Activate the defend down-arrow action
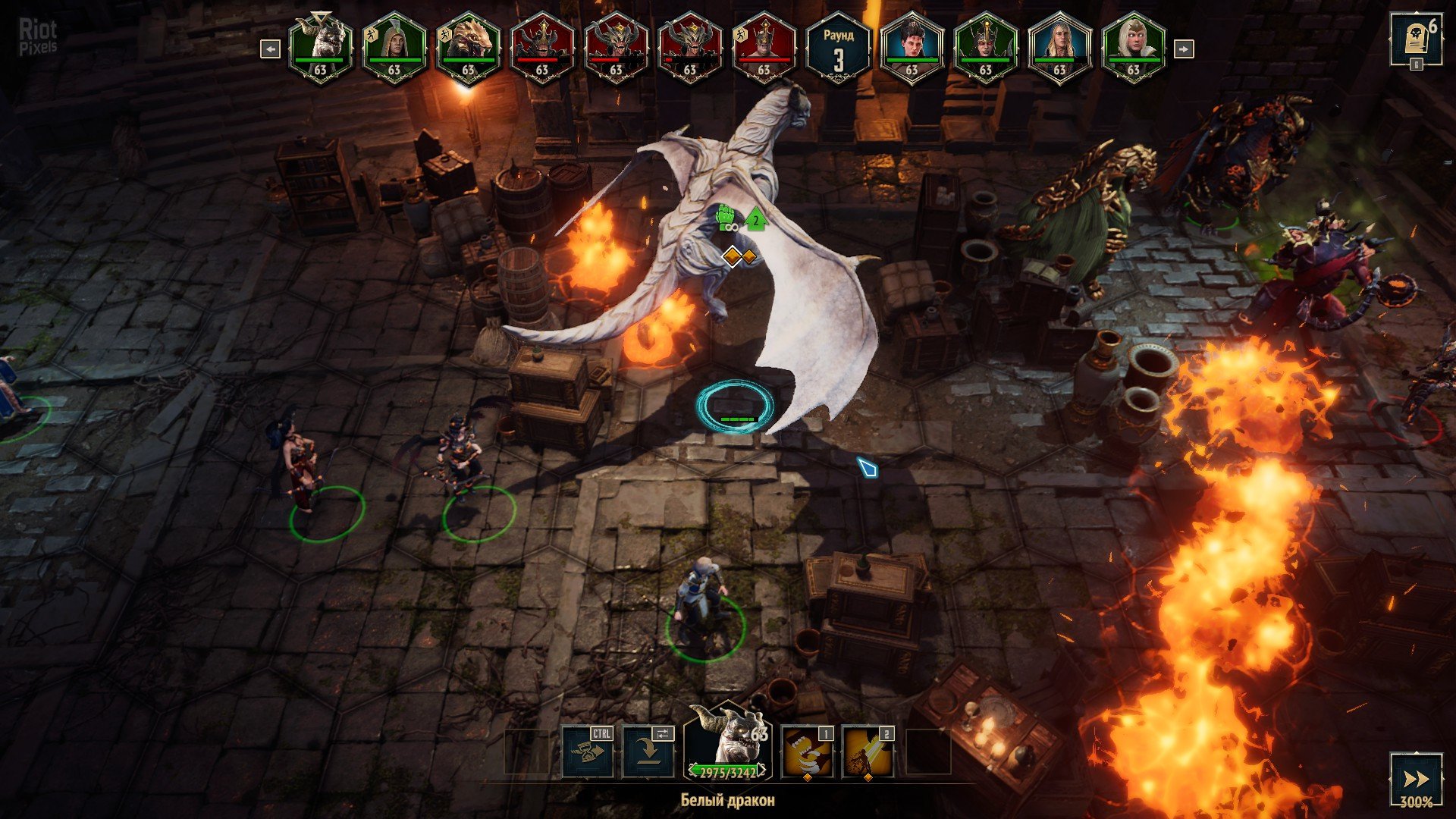The width and height of the screenshot is (1456, 819). point(648,752)
